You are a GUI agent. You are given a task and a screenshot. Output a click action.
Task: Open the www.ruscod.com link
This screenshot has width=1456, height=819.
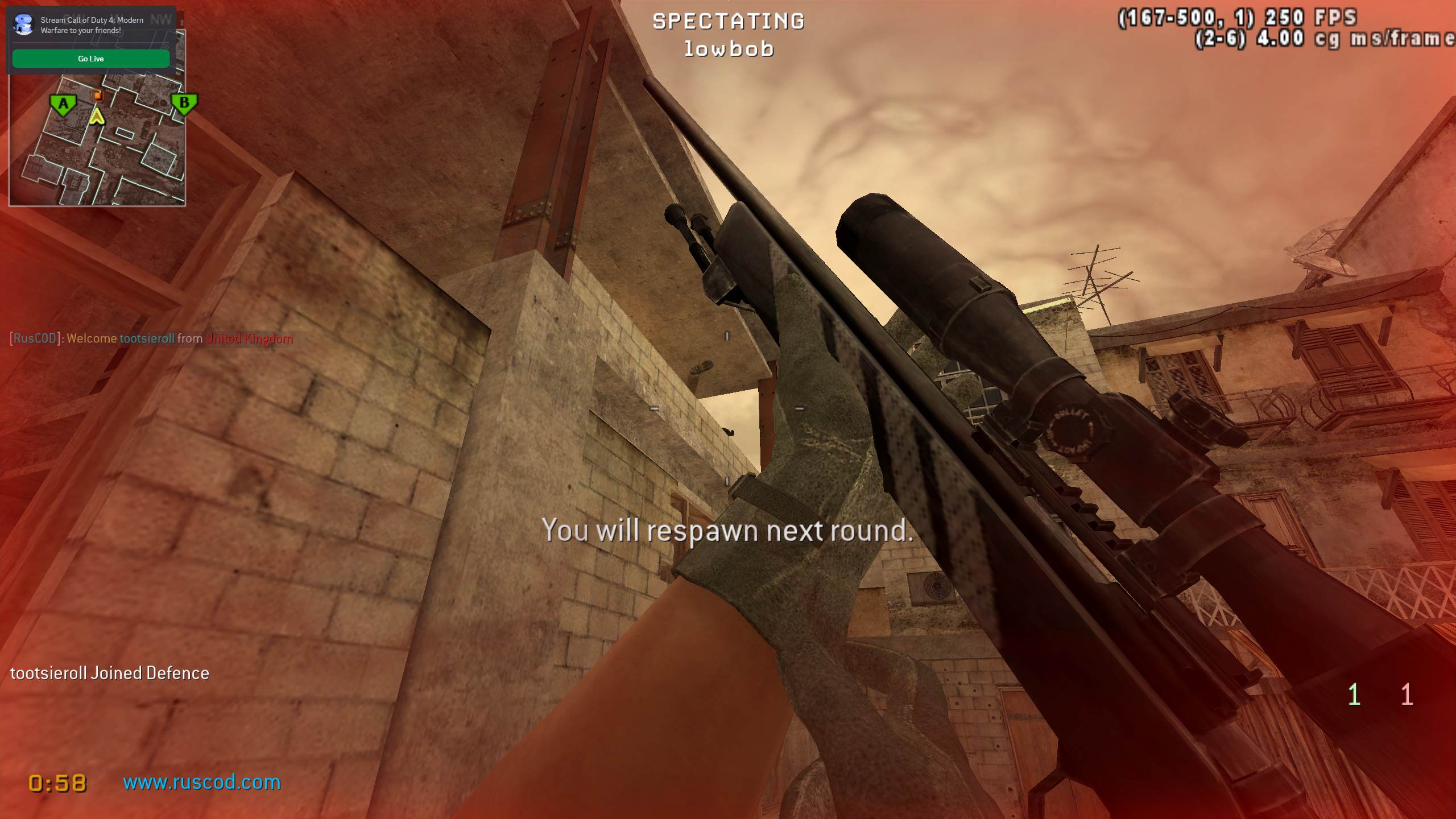(x=202, y=782)
